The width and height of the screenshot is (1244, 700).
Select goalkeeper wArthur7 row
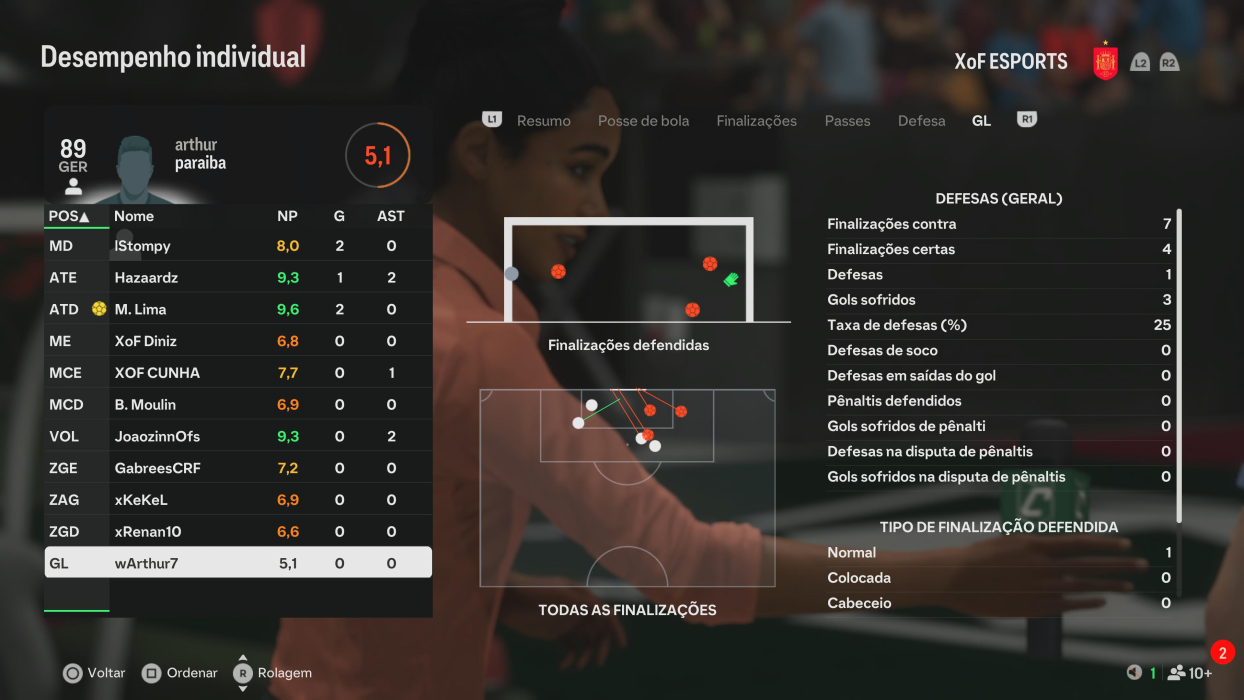click(x=238, y=563)
